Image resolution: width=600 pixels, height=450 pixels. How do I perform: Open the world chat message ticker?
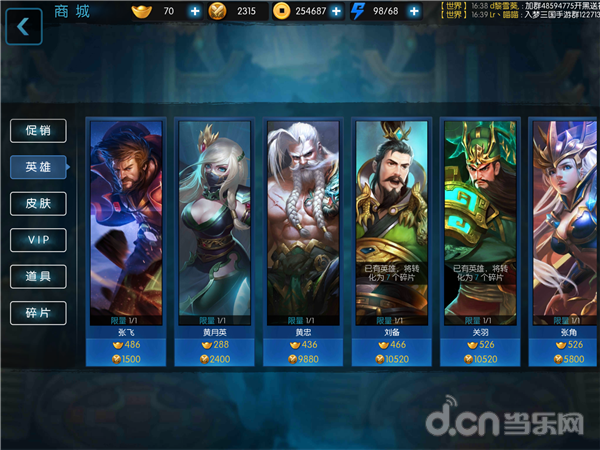point(519,12)
